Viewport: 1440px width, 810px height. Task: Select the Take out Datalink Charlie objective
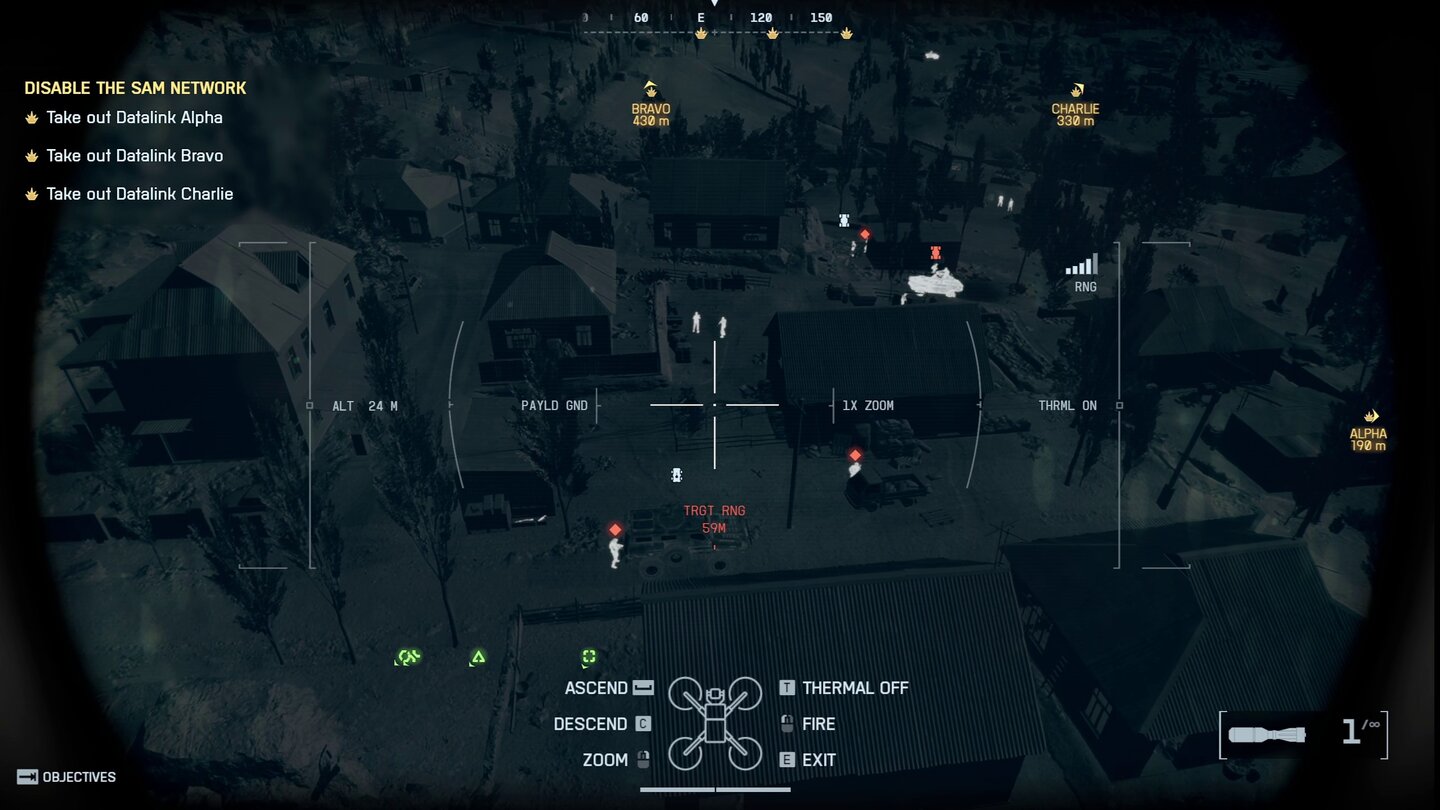(140, 193)
